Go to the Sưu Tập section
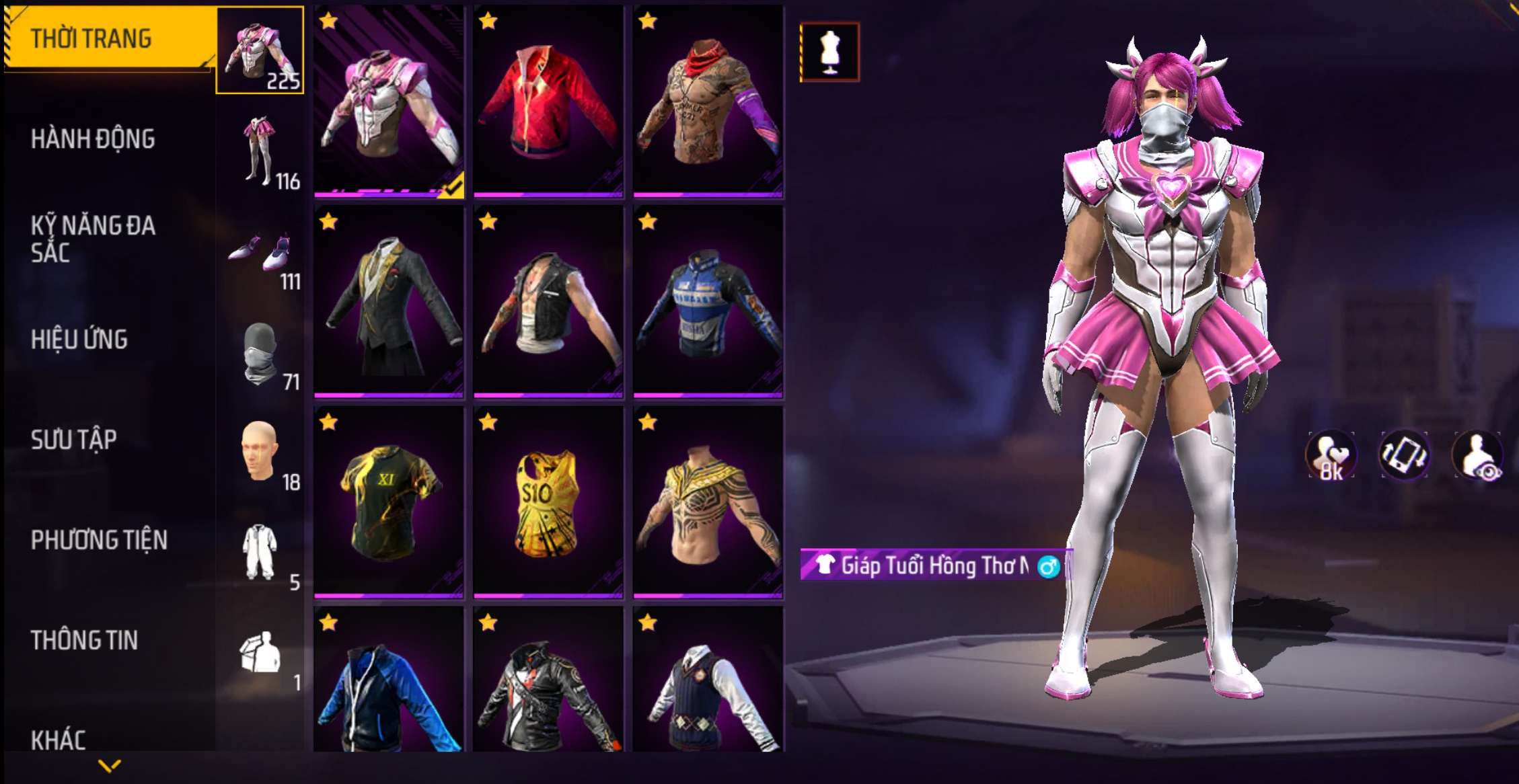 [74, 440]
